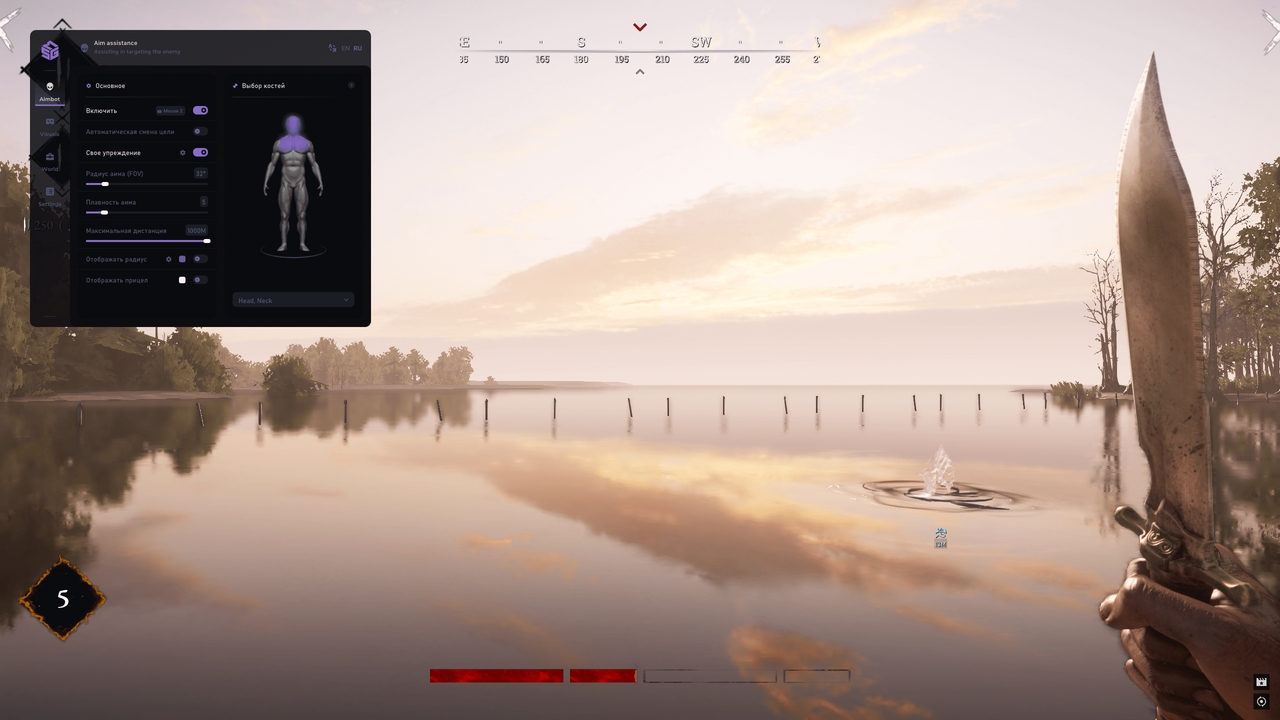Image resolution: width=1280 pixels, height=720 pixels.
Task: Click the highlighted head on the body model
Action: (x=291, y=125)
